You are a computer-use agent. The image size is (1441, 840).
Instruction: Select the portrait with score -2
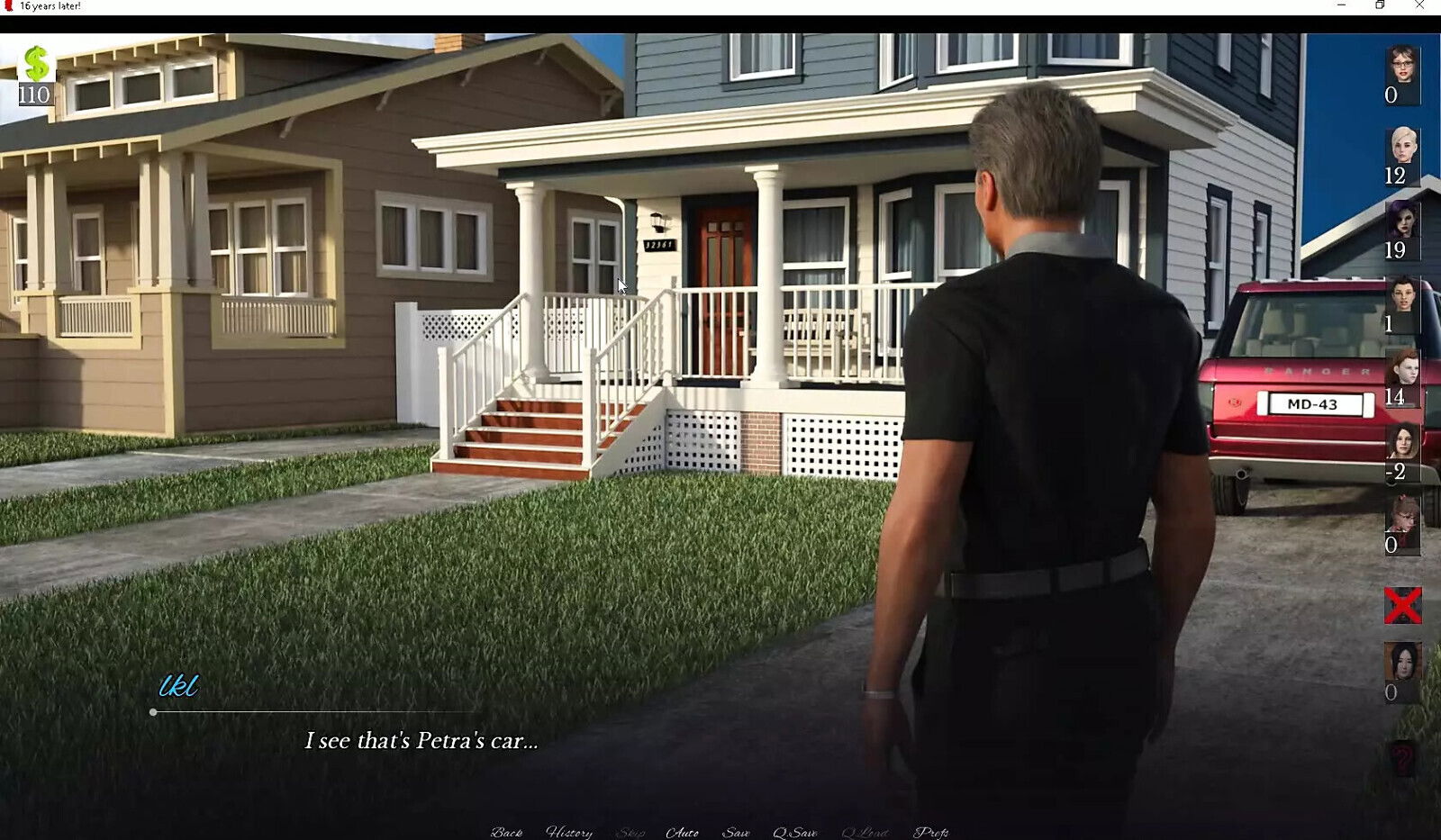[1402, 442]
